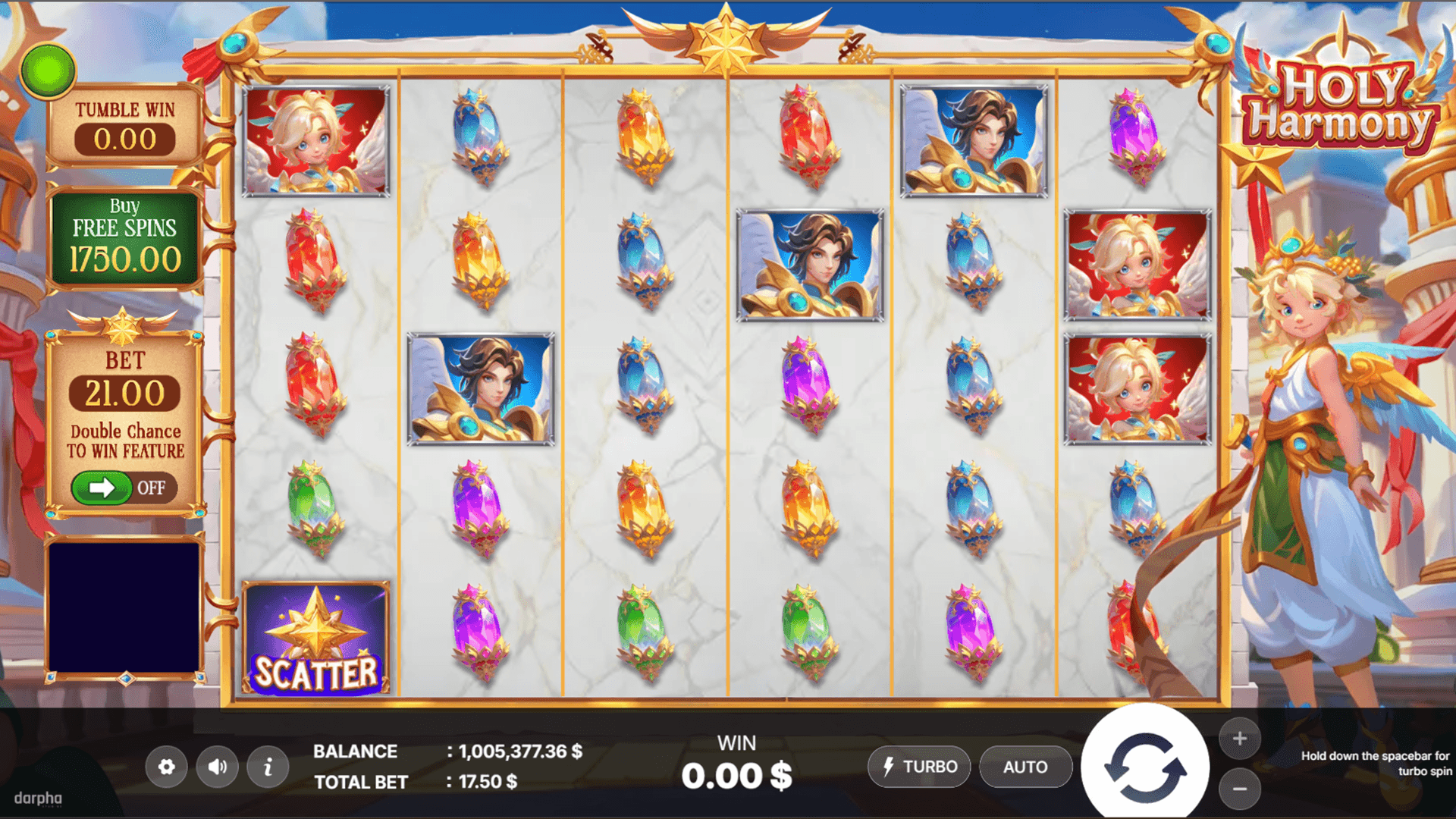This screenshot has height=819, width=1456.
Task: Spin the reels with the circular arrow button
Action: click(1144, 767)
